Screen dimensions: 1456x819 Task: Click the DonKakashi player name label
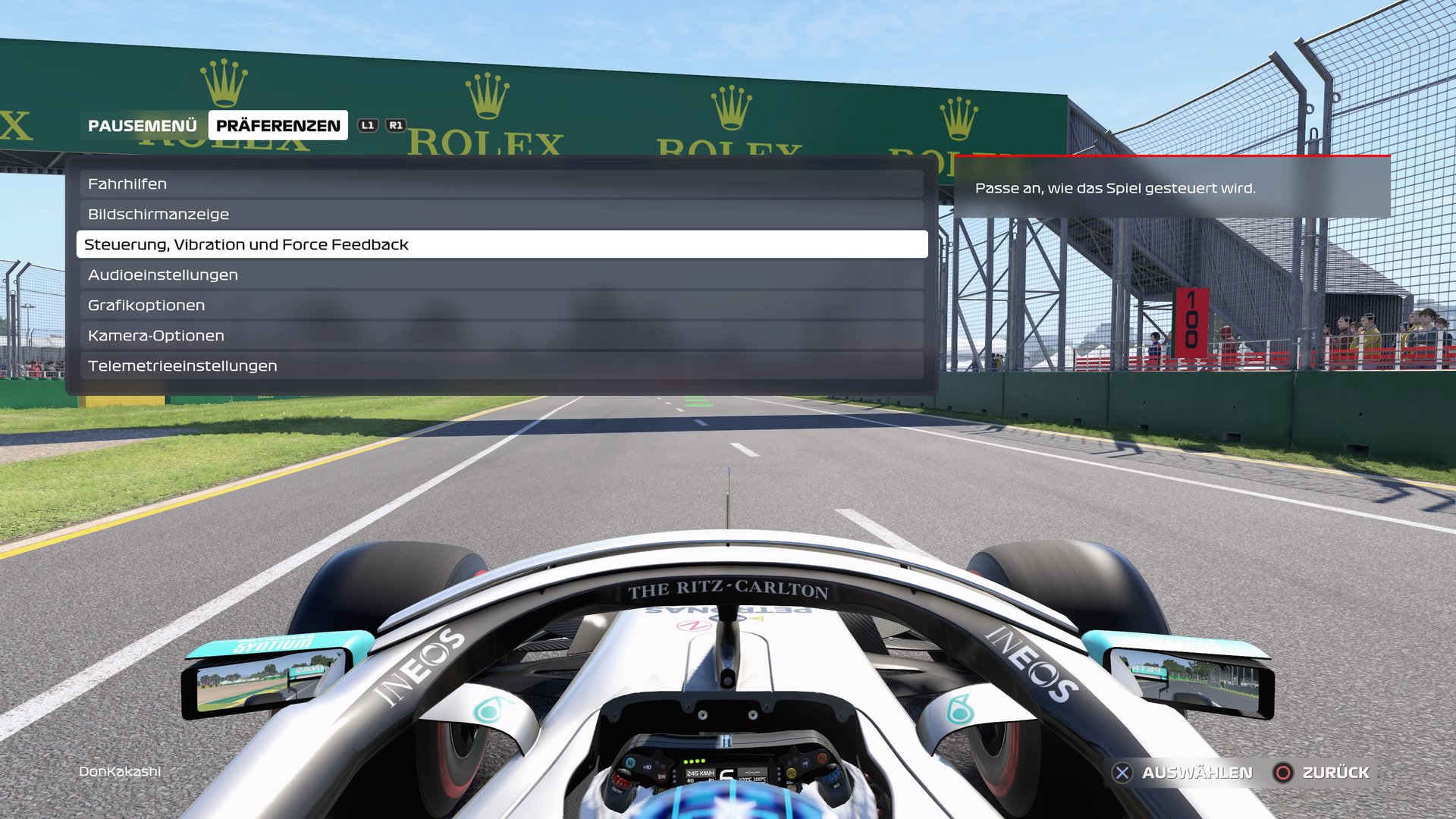coord(120,772)
